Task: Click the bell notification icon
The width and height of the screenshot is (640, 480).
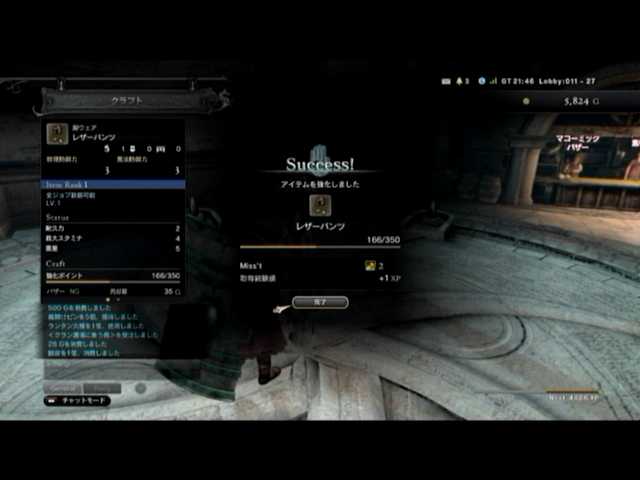Action: point(460,80)
